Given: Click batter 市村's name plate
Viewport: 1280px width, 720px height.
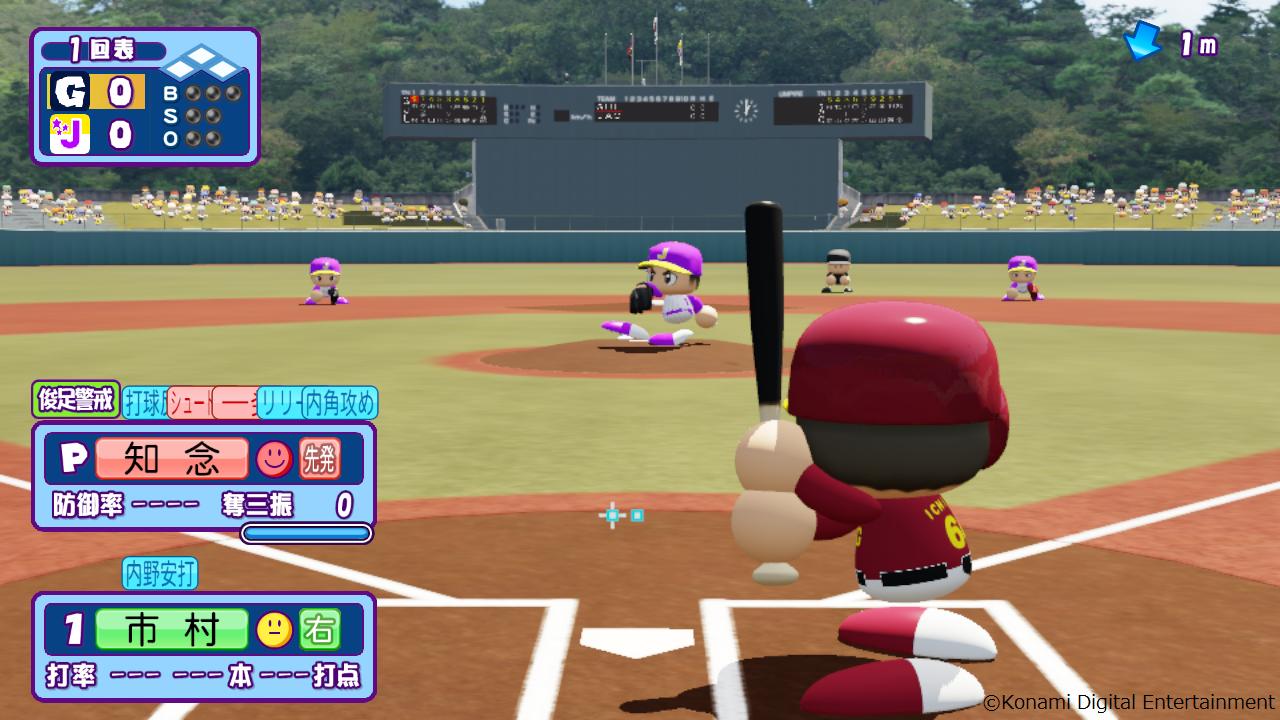Looking at the screenshot, I should tap(172, 629).
